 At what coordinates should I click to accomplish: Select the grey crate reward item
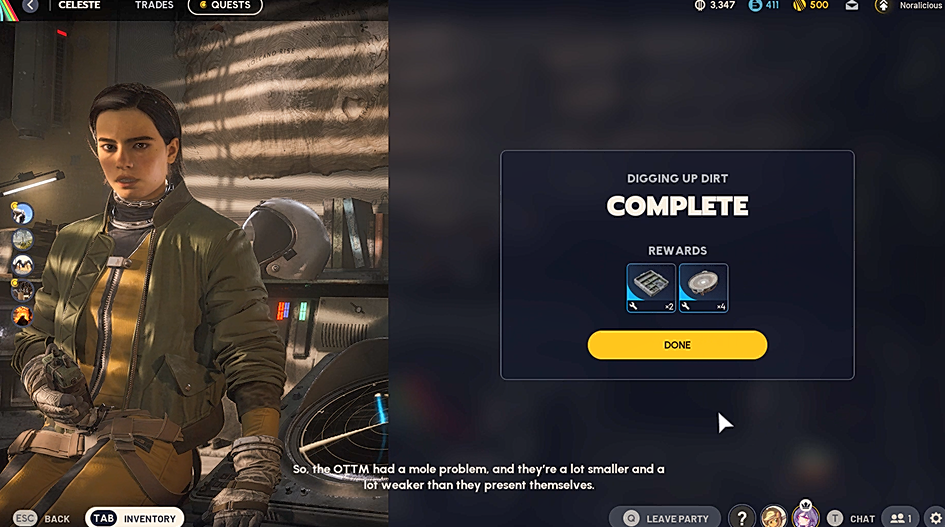(x=651, y=288)
